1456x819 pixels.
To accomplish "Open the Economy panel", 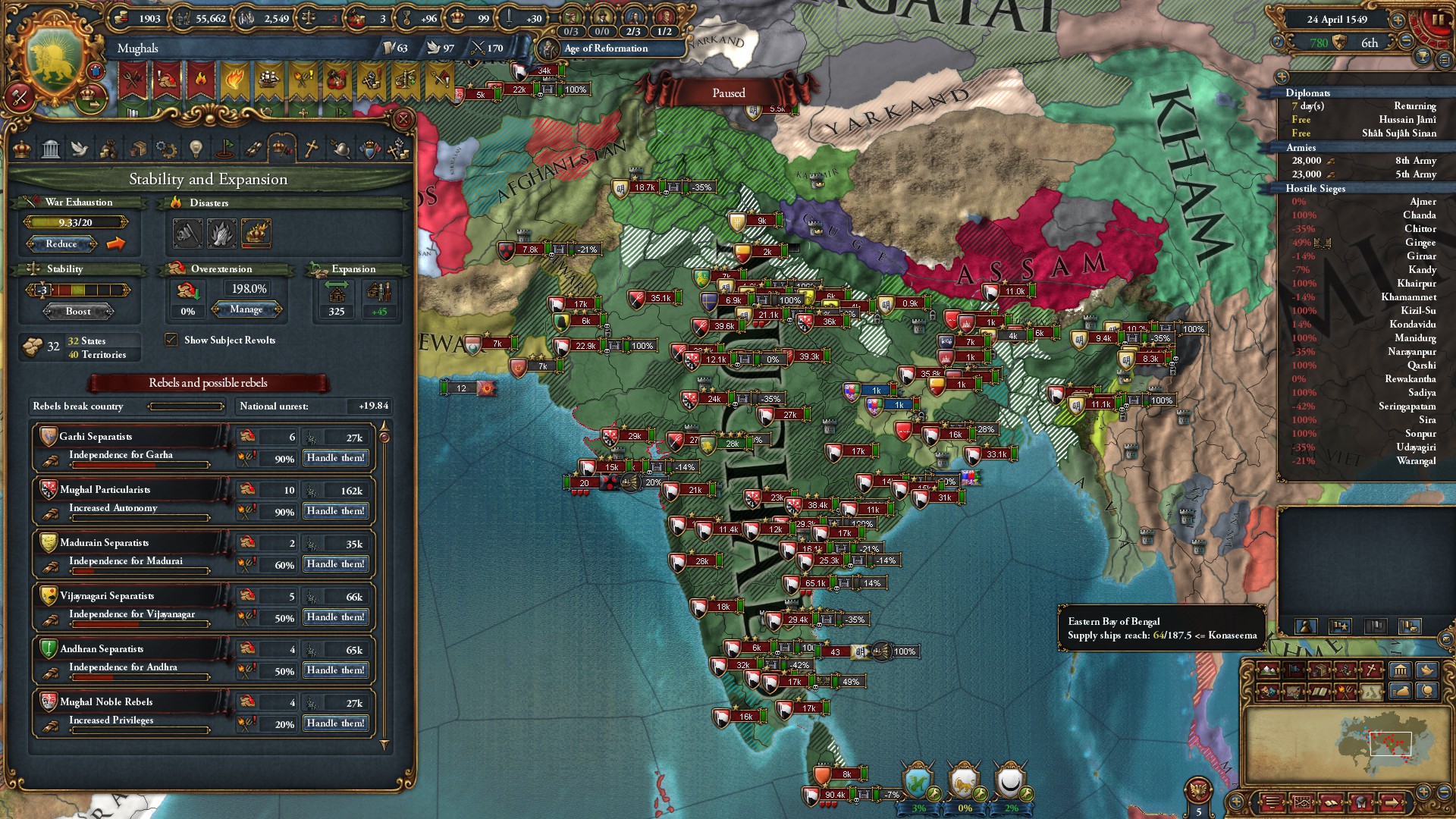I will point(110,148).
